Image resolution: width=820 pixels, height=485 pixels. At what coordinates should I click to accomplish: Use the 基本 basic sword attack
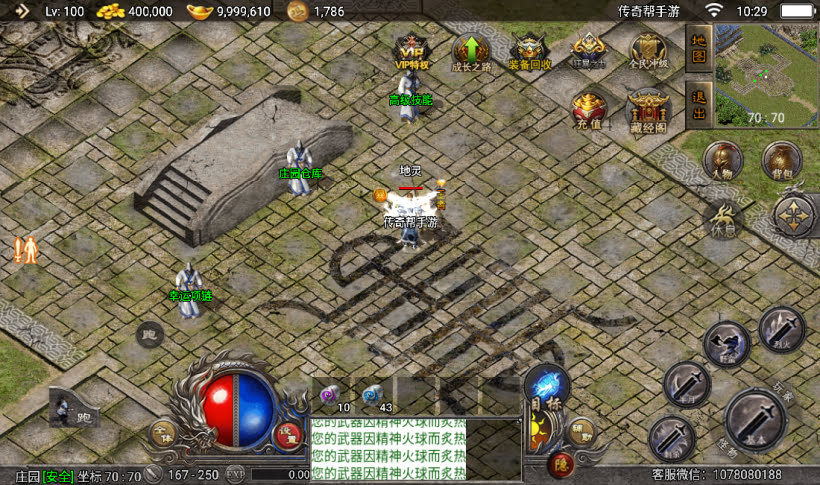coord(755,420)
